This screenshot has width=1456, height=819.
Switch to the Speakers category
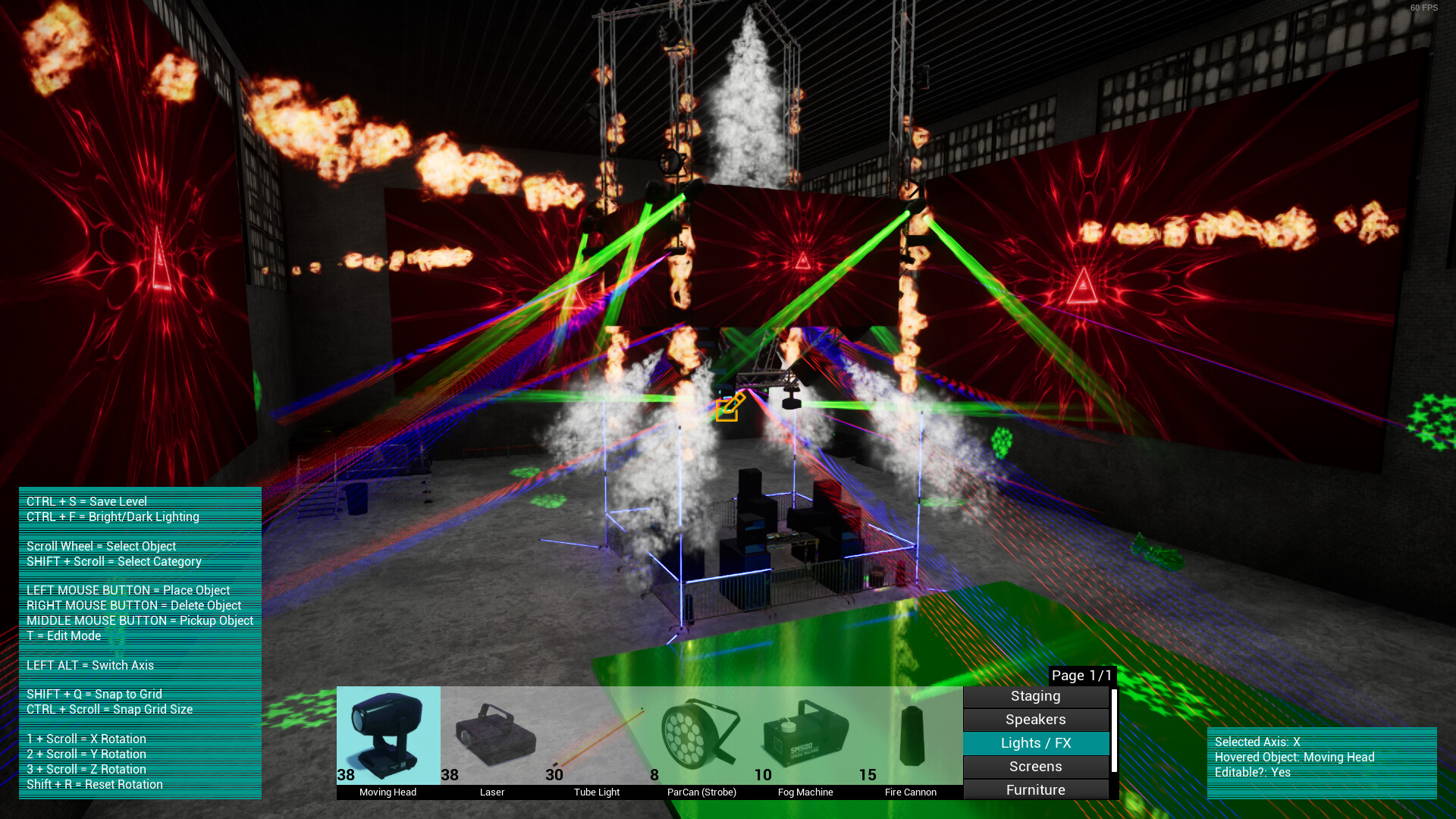[1035, 719]
